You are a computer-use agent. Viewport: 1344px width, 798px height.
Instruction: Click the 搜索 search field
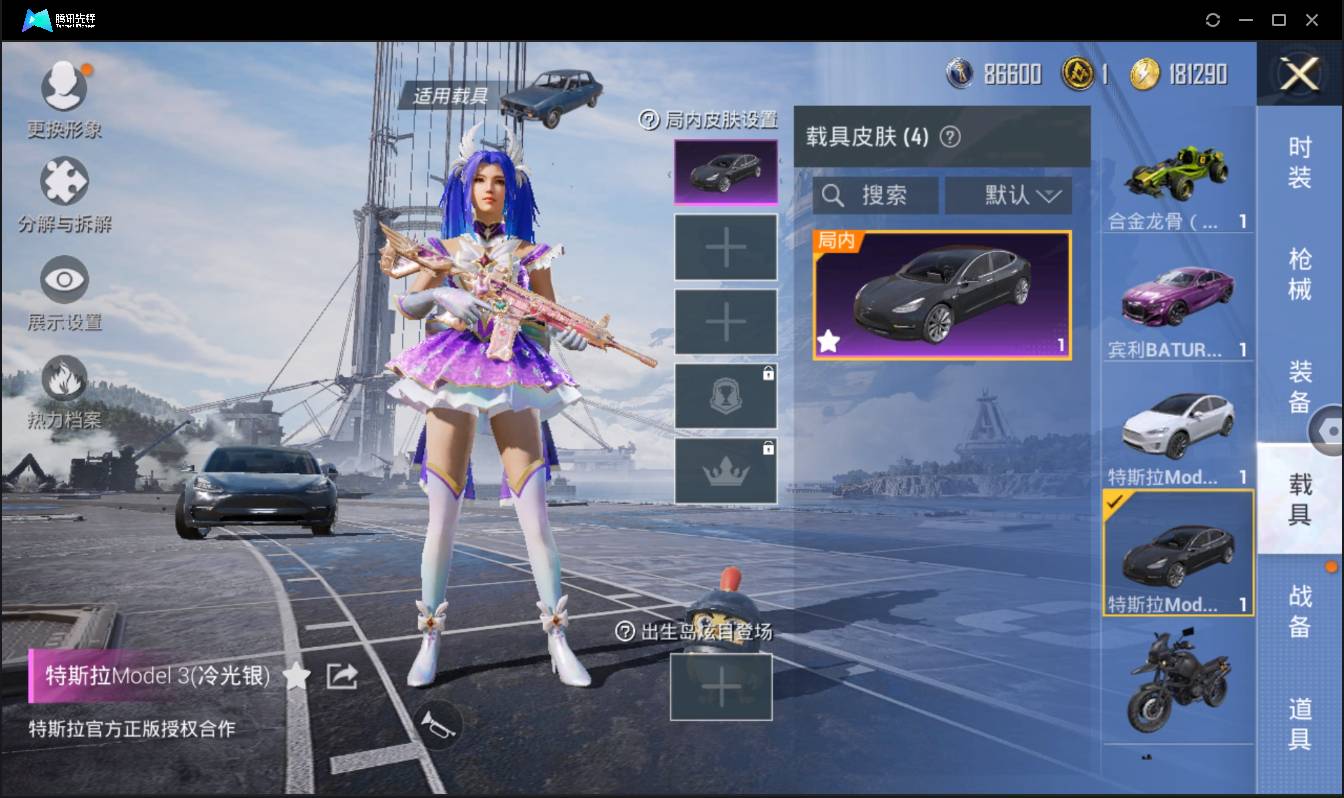(876, 195)
